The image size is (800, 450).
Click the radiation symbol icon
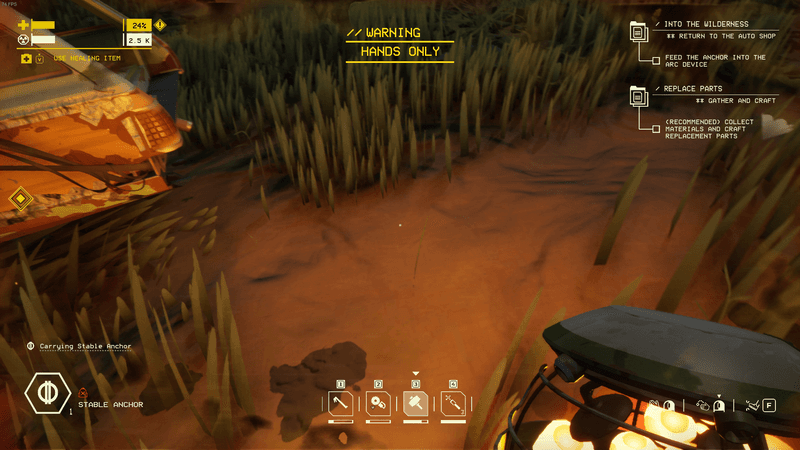tap(23, 40)
